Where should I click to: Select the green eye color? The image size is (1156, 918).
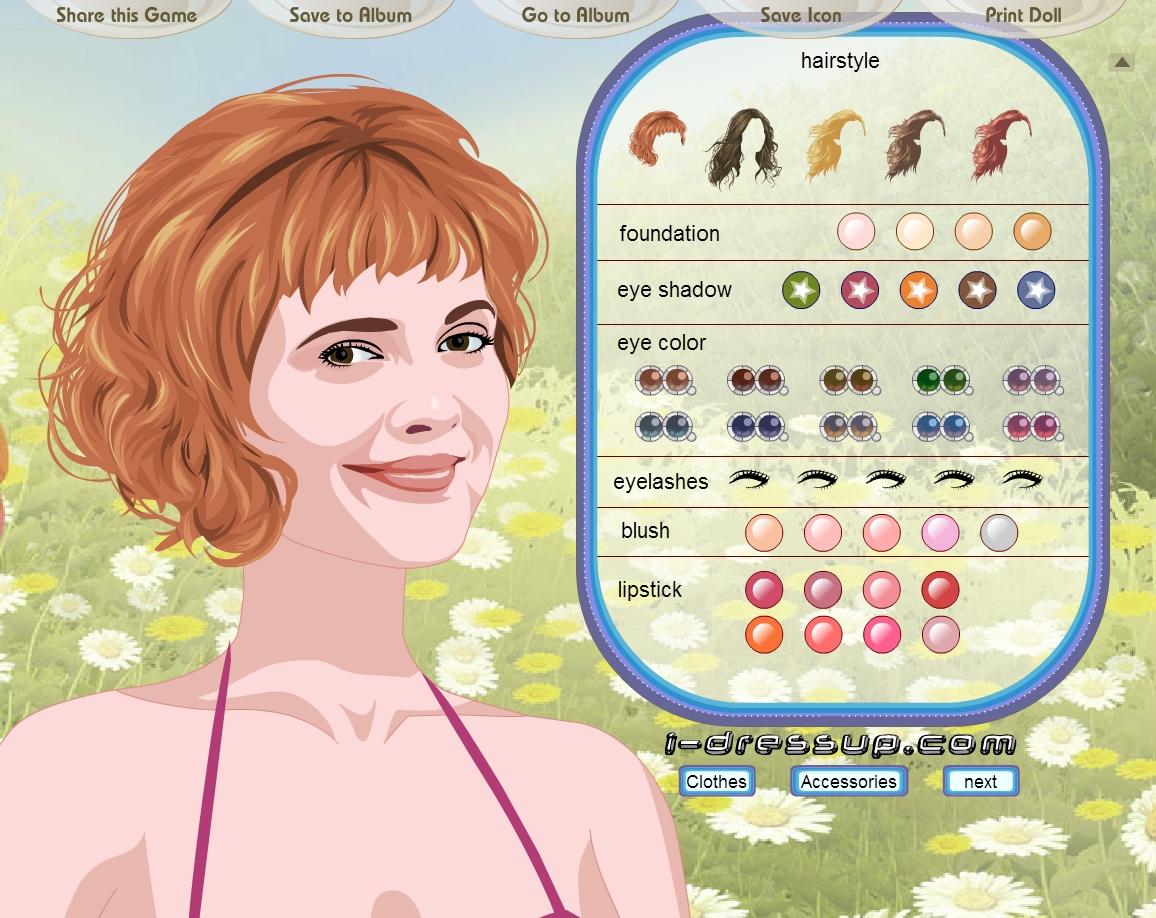942,381
